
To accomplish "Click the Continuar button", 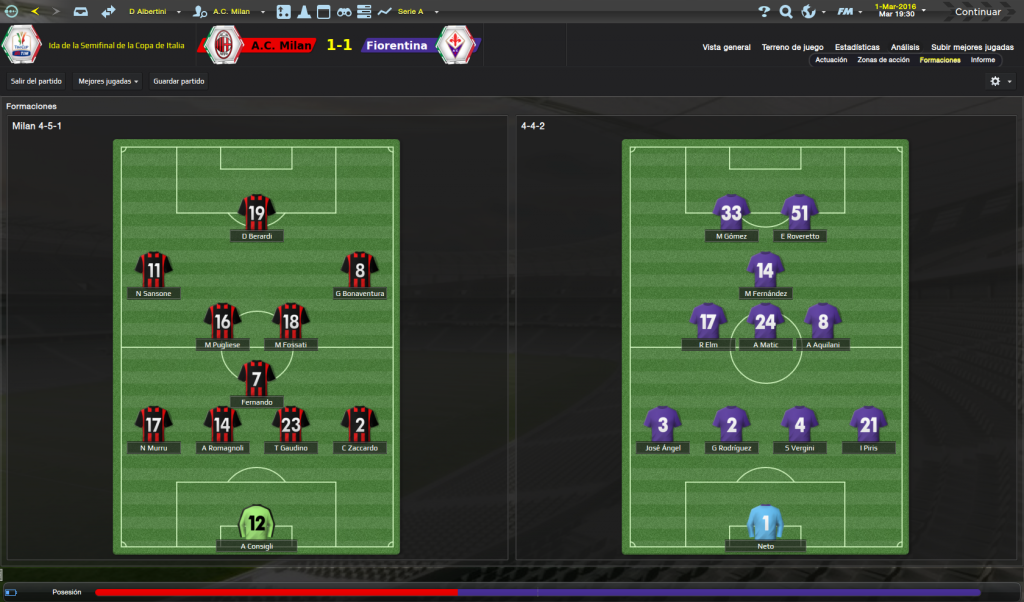I will click(x=976, y=12).
